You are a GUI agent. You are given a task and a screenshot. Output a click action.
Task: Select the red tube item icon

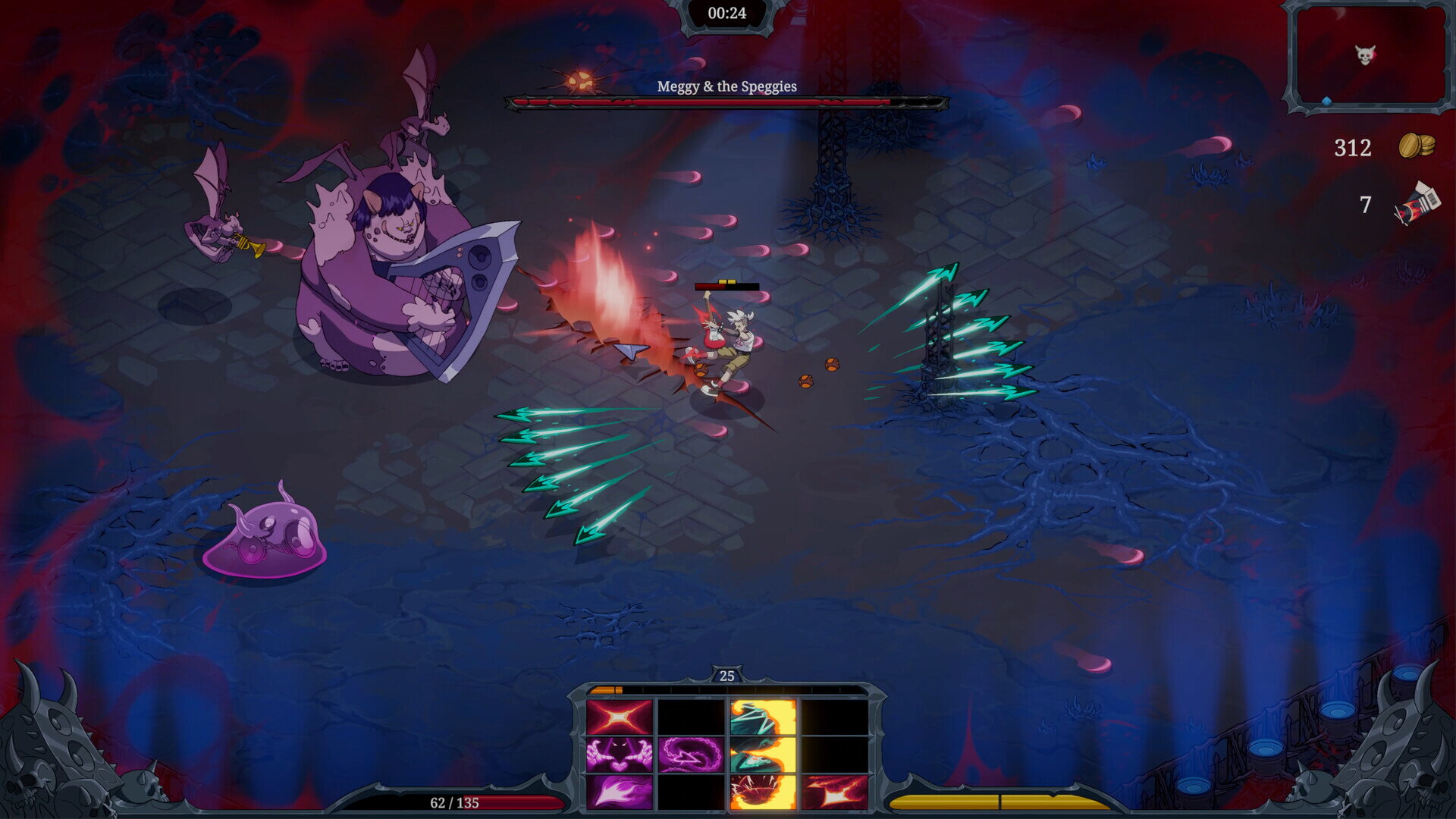[1416, 204]
